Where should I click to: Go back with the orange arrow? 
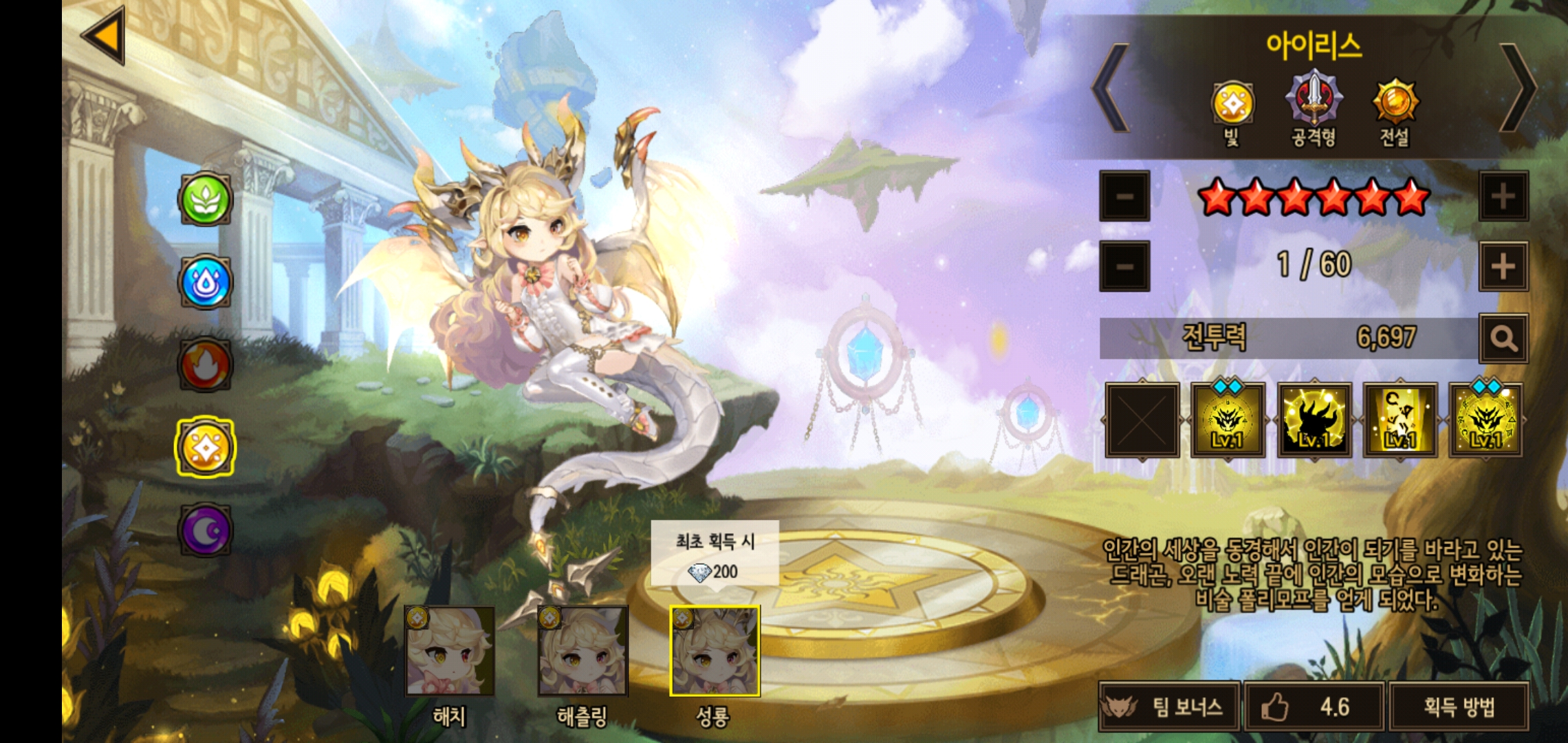click(105, 35)
